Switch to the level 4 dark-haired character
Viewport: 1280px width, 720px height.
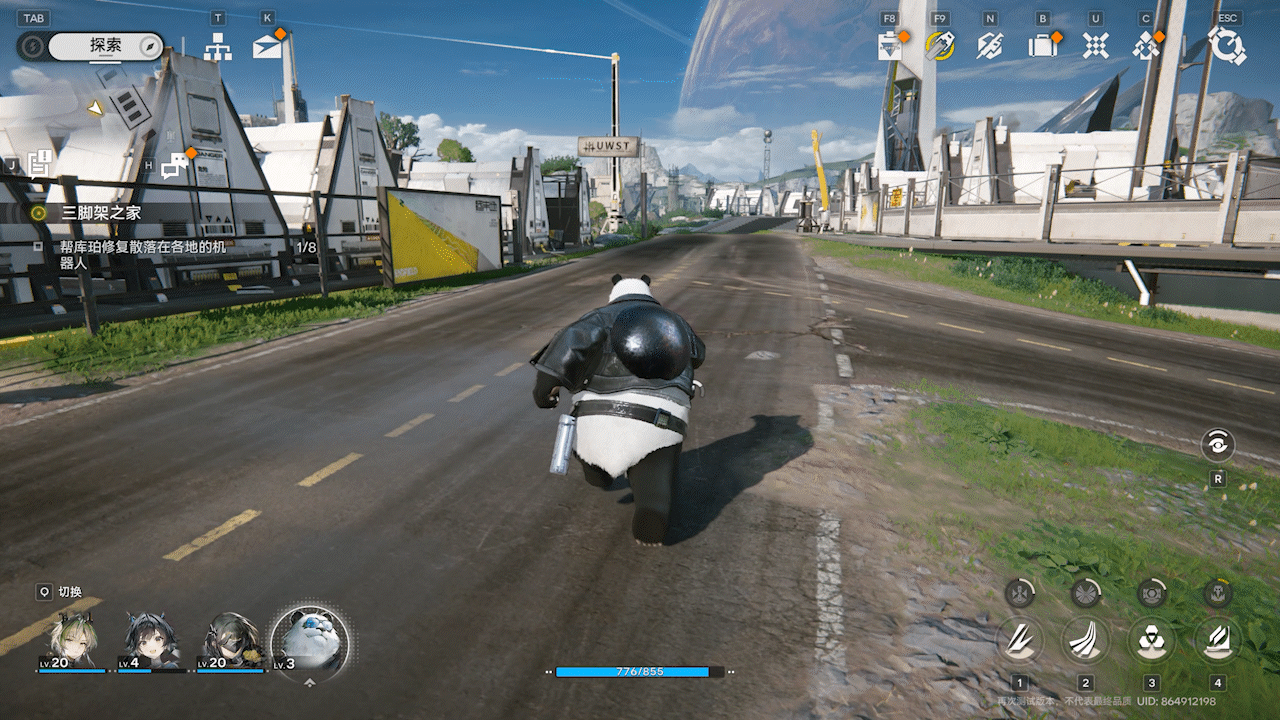[x=152, y=641]
